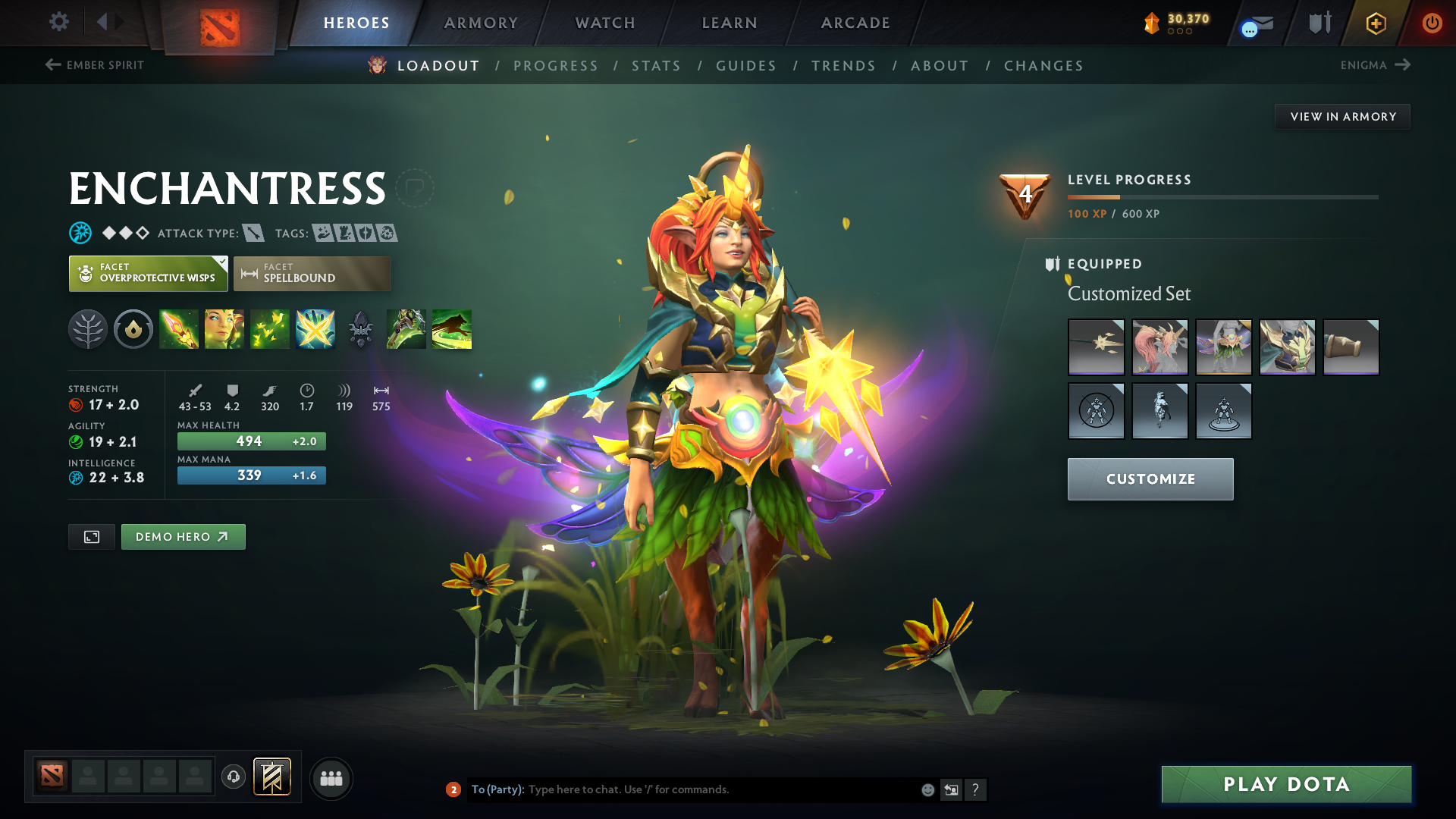The width and height of the screenshot is (1456, 819).
Task: Select the Nature's Attendants ability icon
Action: pos(270,329)
